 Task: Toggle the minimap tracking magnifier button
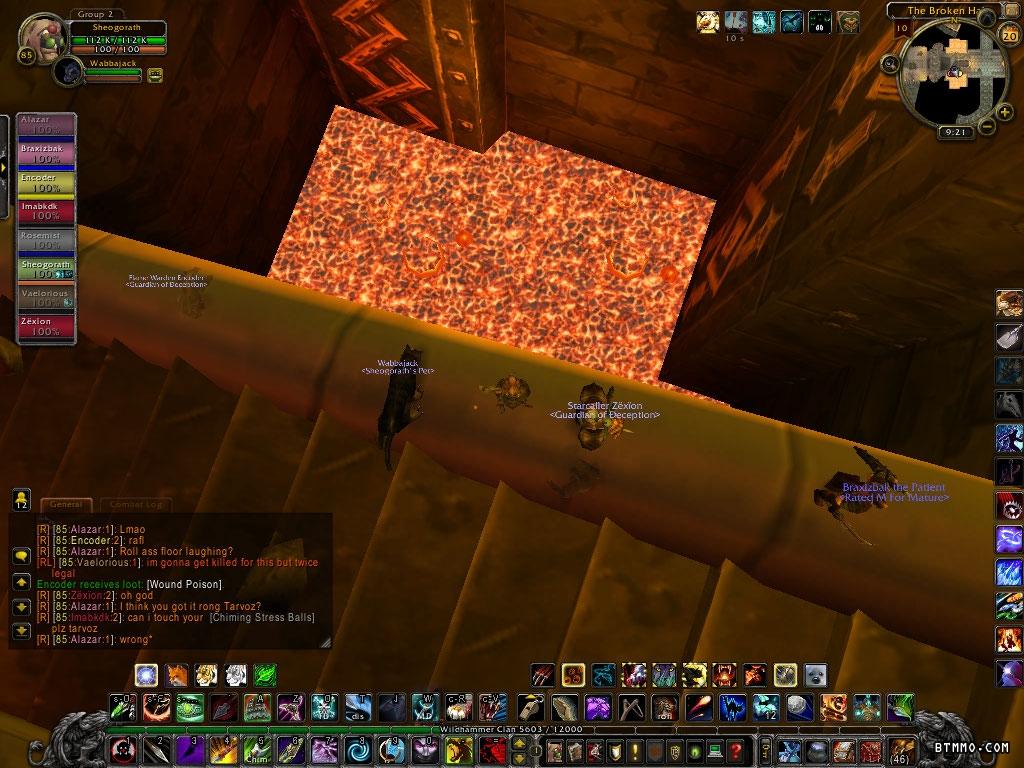coord(890,64)
